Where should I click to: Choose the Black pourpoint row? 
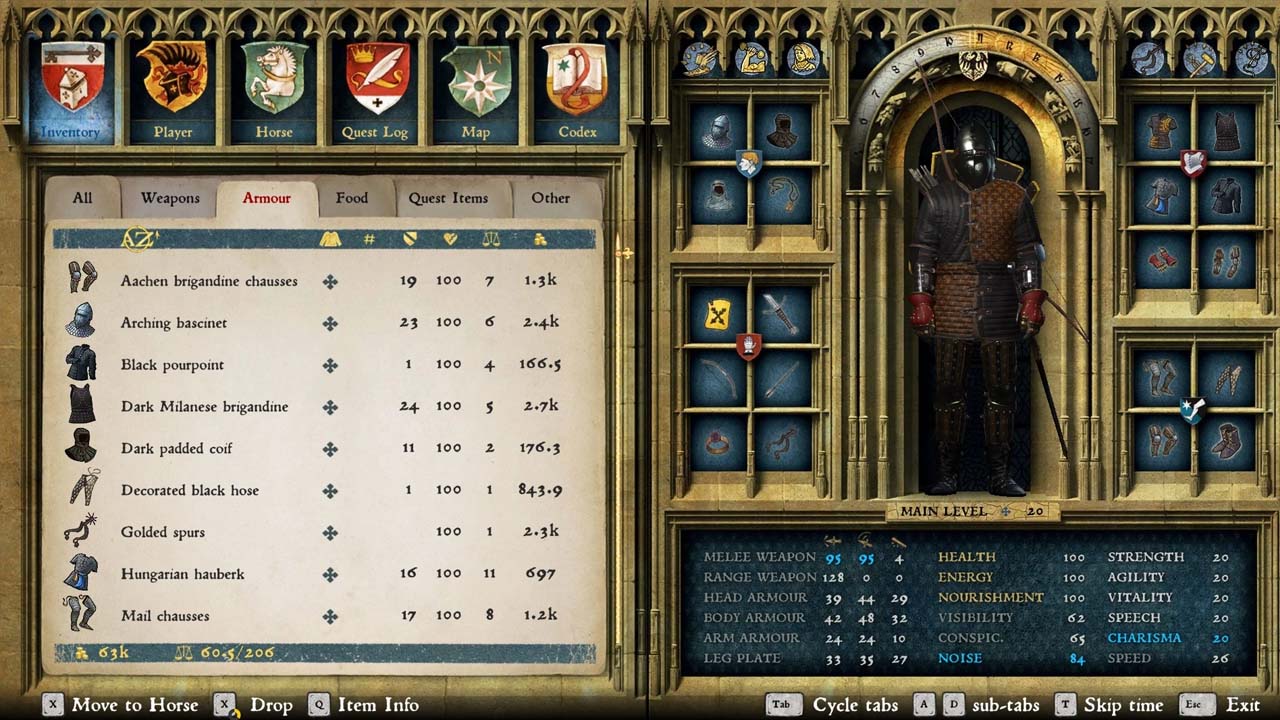pos(172,365)
